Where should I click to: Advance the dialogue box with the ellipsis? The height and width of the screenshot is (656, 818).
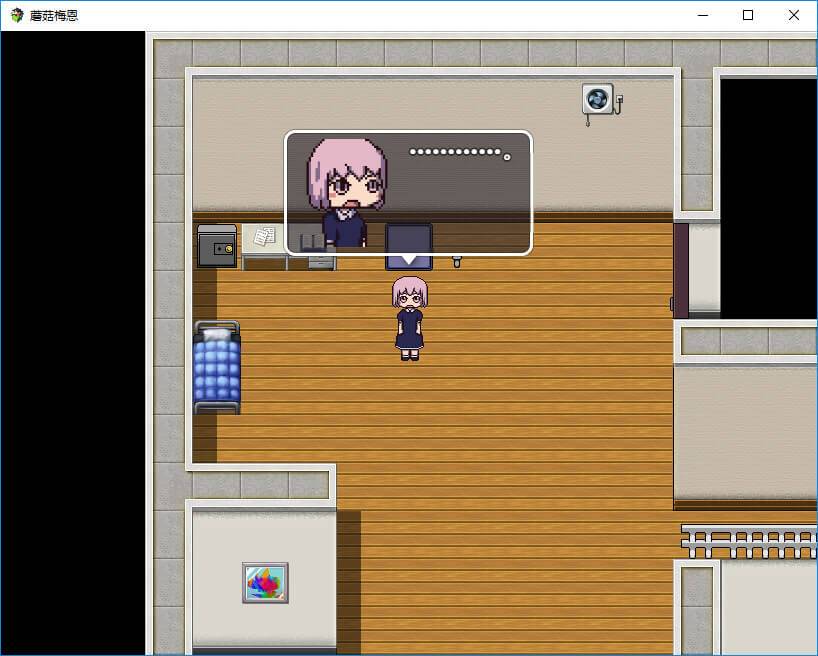click(x=408, y=192)
